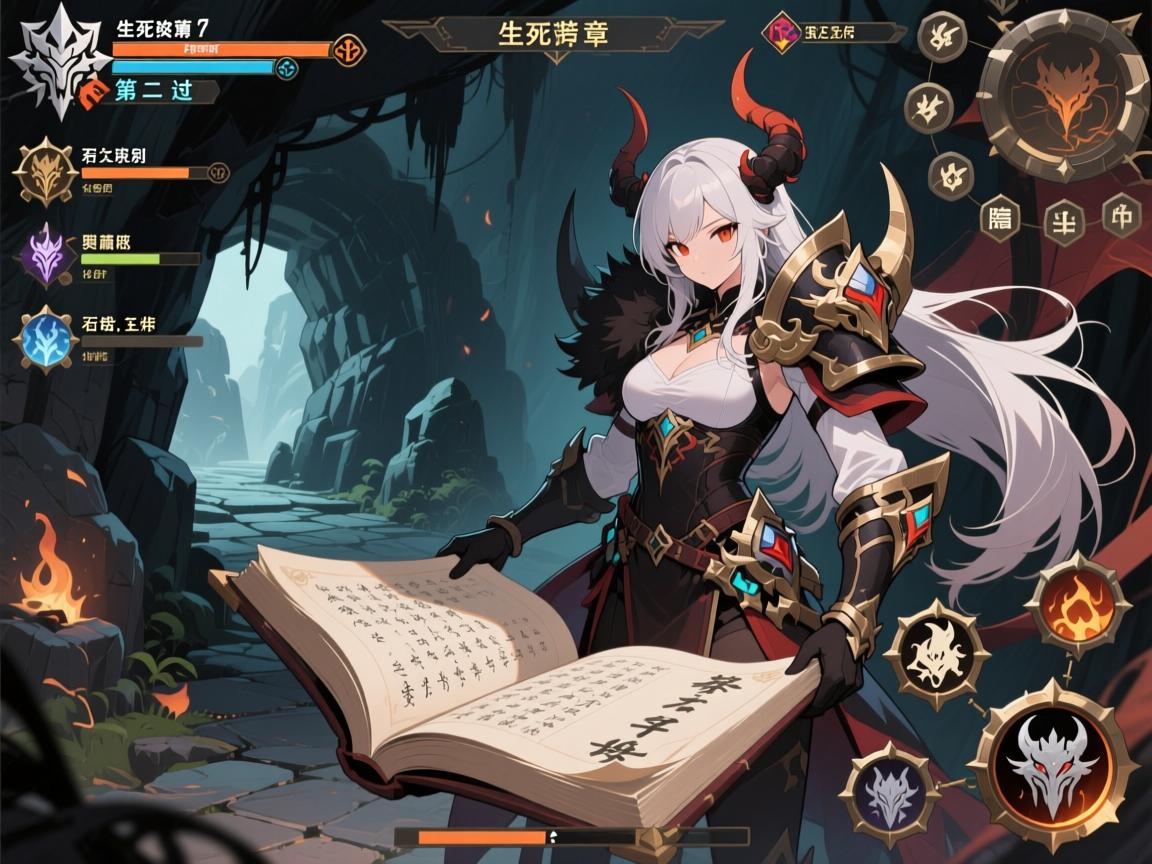Pick the glowing blue crest party member icon
Screen dimensions: 1152x864
pos(45,339)
